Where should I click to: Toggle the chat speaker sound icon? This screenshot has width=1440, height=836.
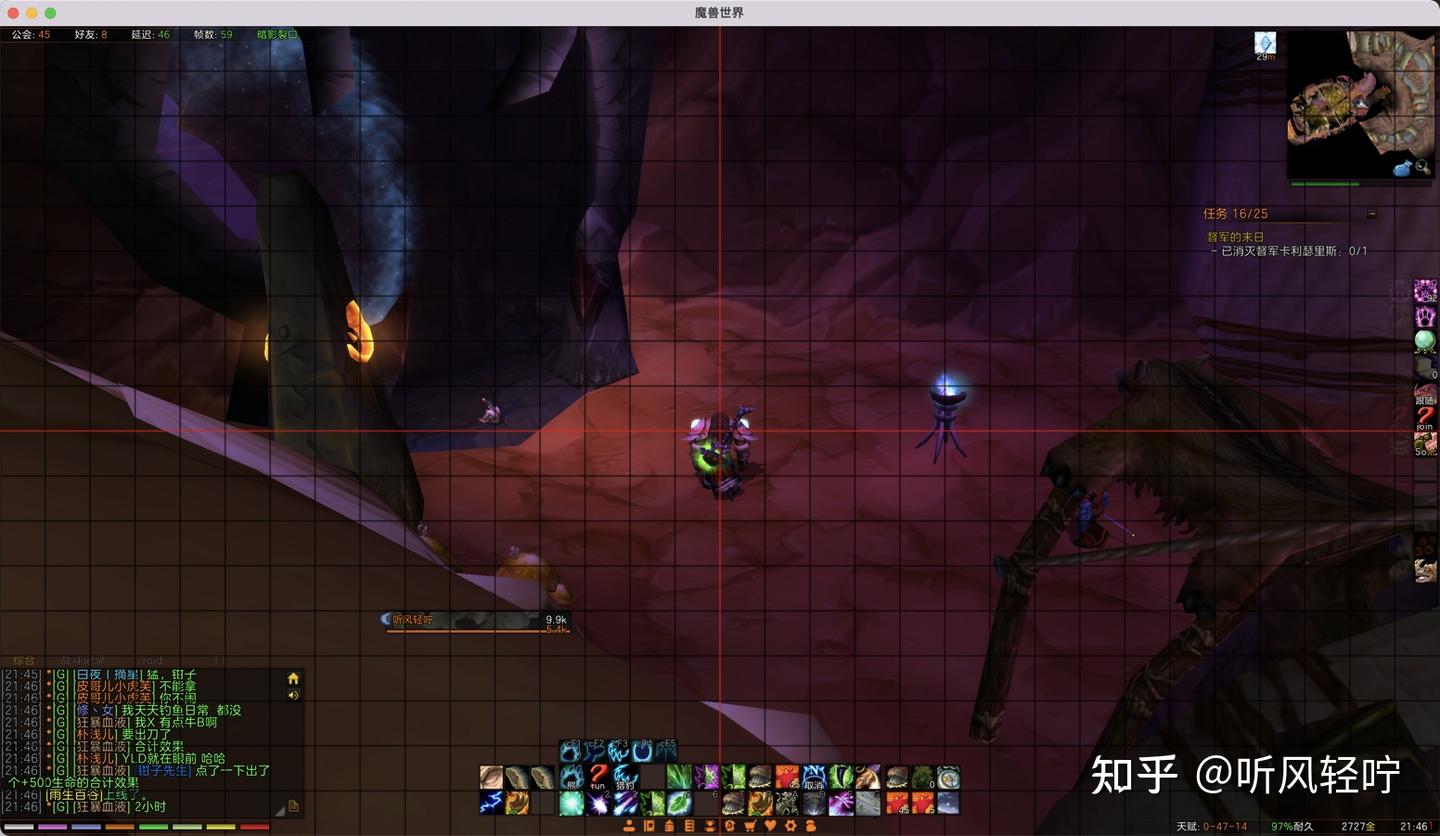293,695
